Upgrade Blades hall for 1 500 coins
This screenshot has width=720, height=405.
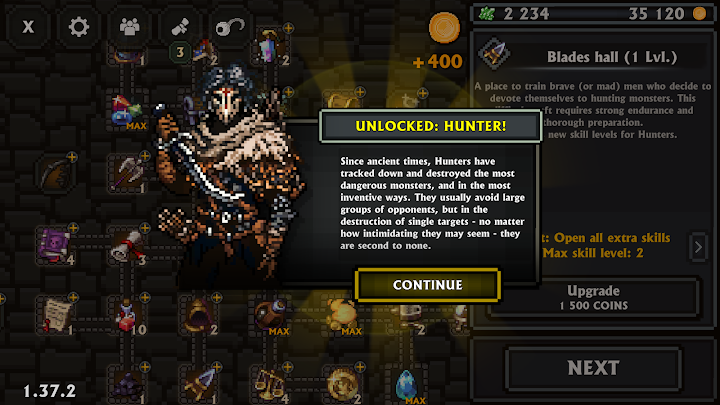coord(592,296)
